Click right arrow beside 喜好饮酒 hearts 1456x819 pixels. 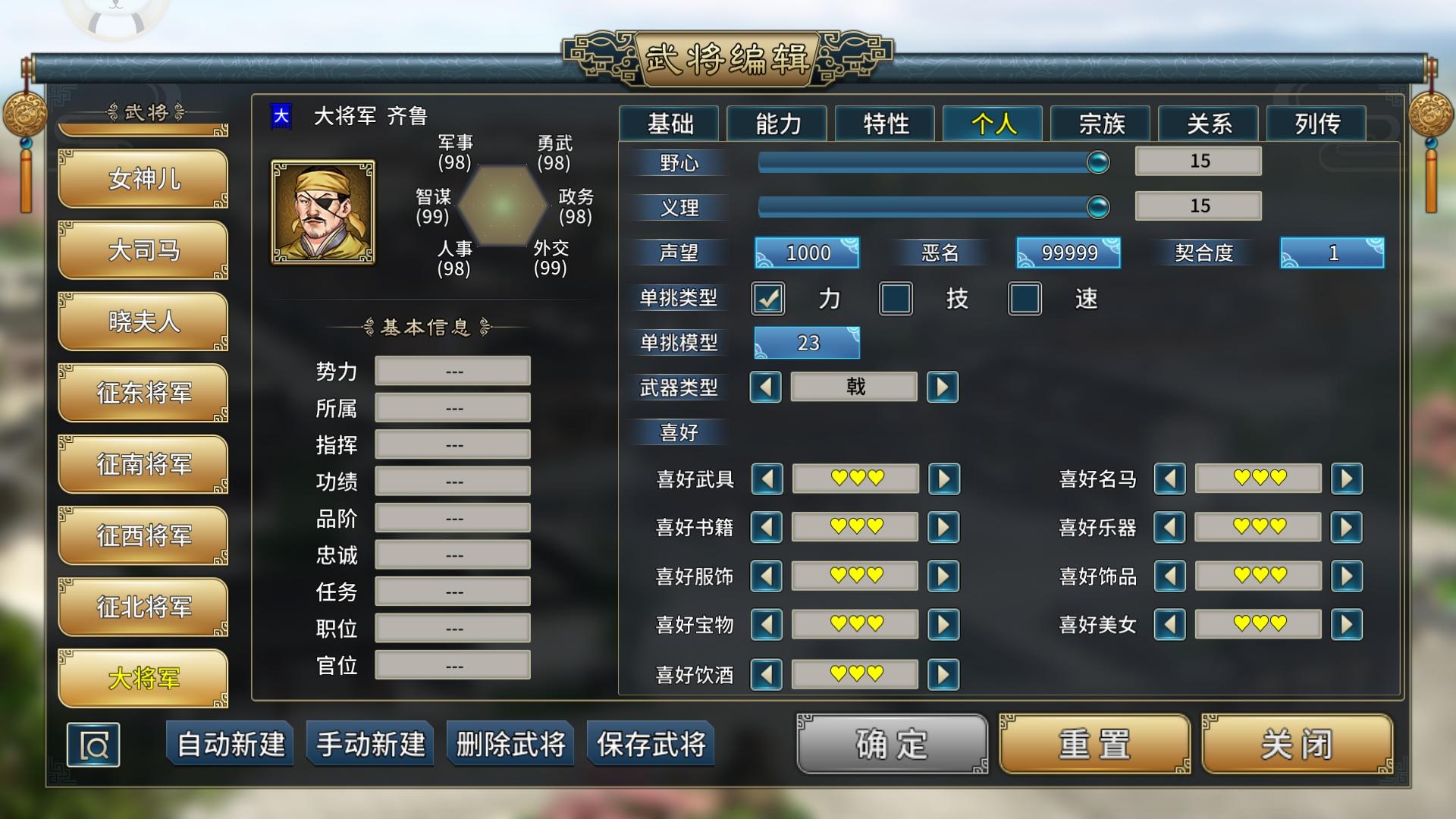943,673
